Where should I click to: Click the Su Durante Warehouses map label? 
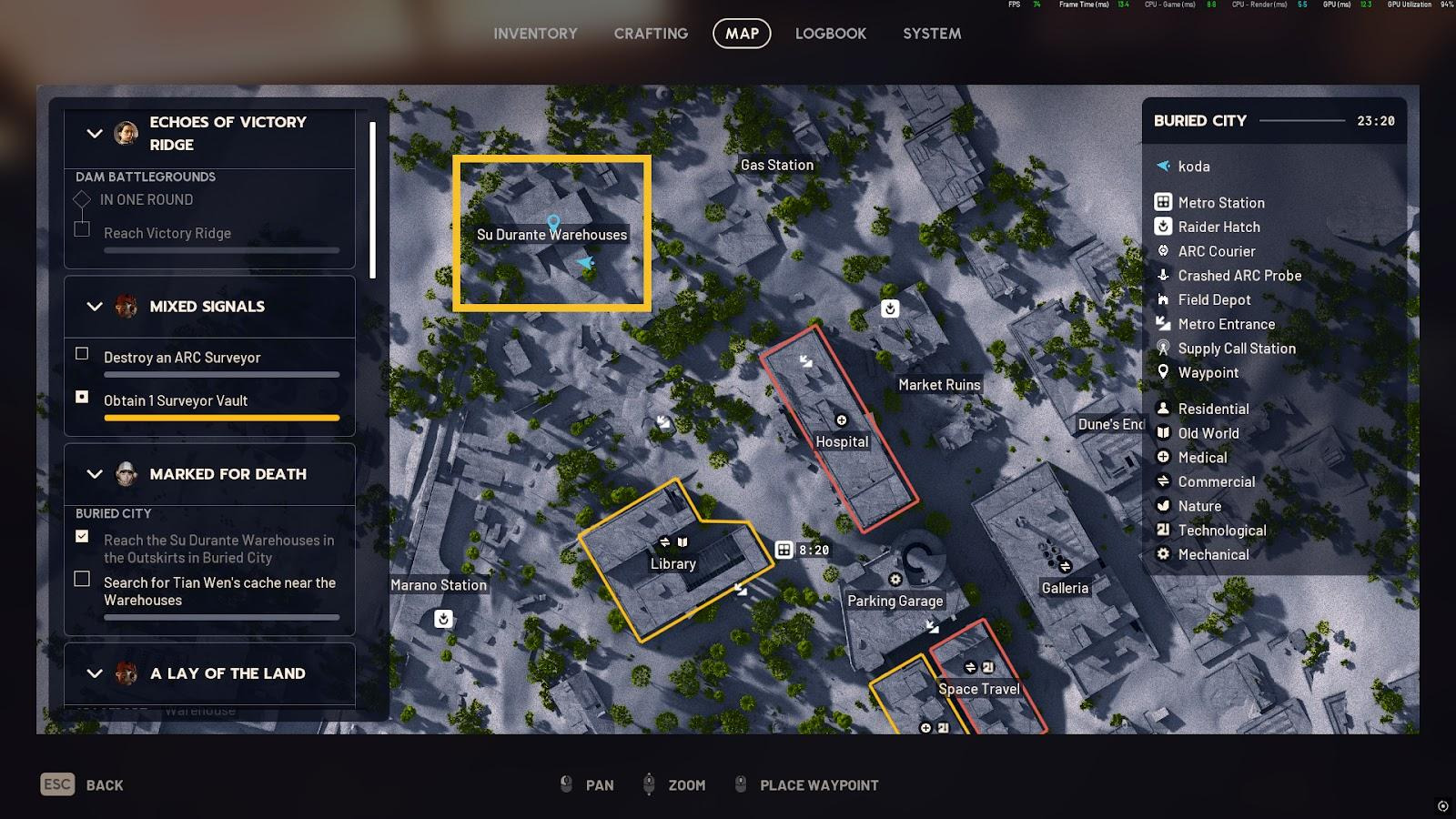pyautogui.click(x=551, y=235)
